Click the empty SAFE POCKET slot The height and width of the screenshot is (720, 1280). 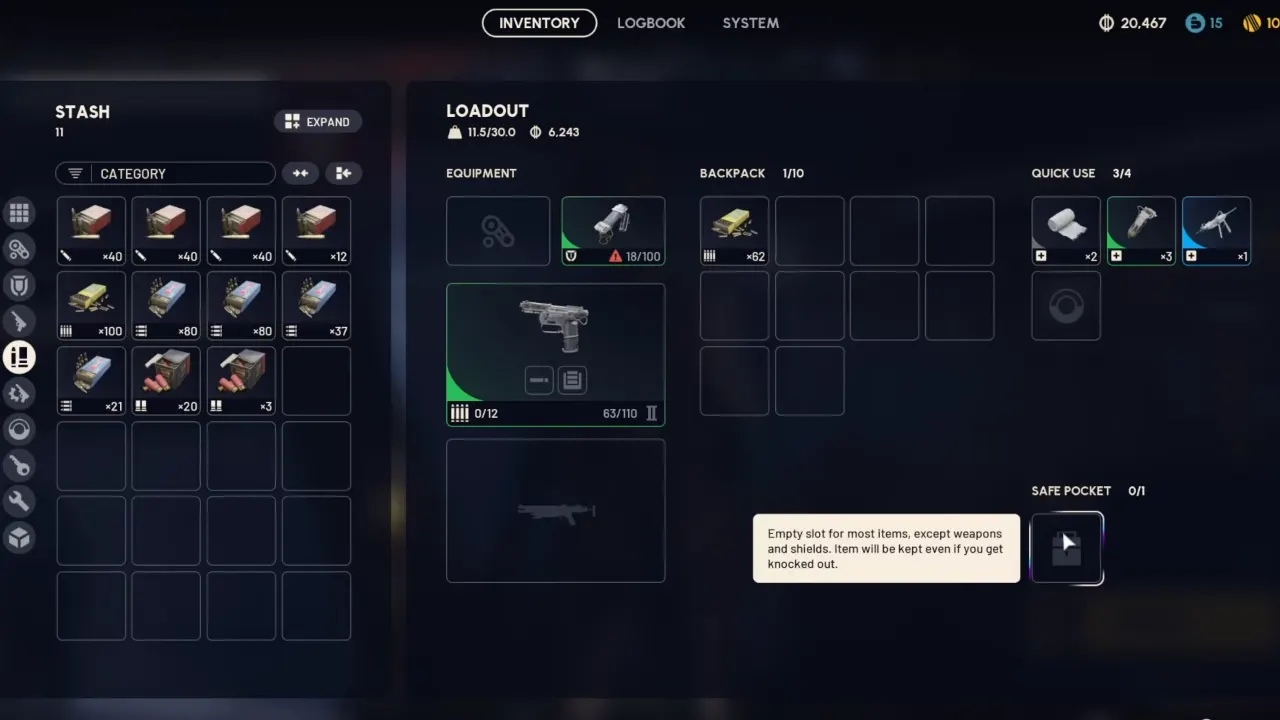coord(1066,547)
